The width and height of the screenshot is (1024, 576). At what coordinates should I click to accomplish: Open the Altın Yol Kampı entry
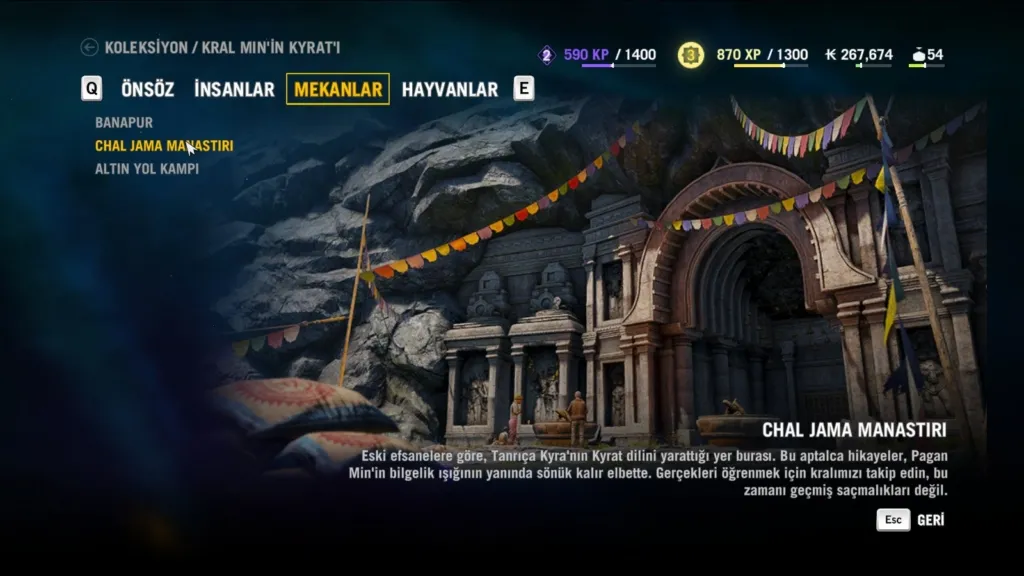(147, 169)
